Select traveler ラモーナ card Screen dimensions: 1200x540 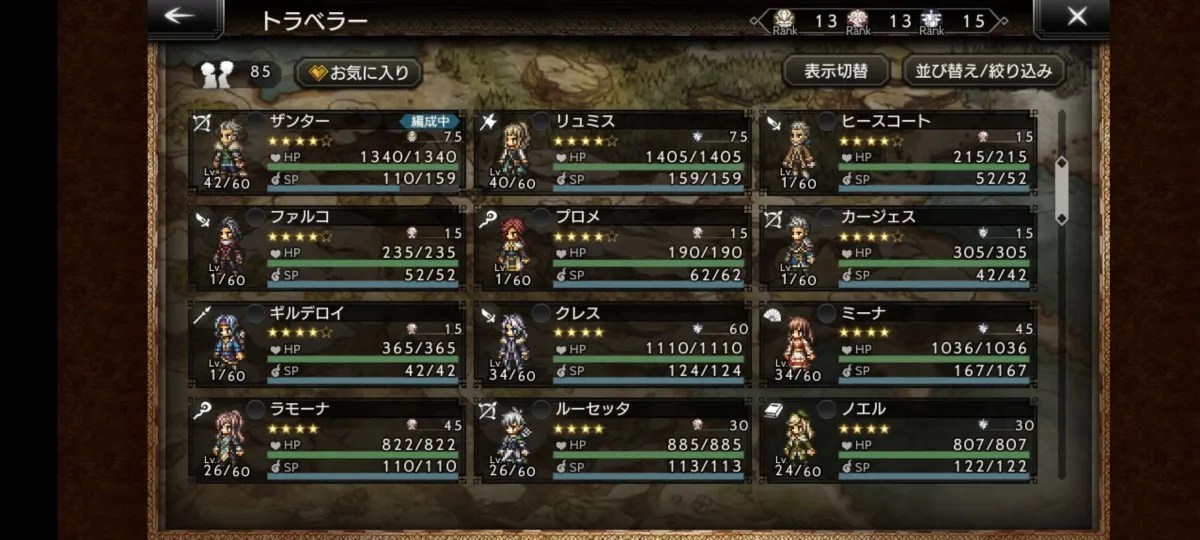click(328, 440)
